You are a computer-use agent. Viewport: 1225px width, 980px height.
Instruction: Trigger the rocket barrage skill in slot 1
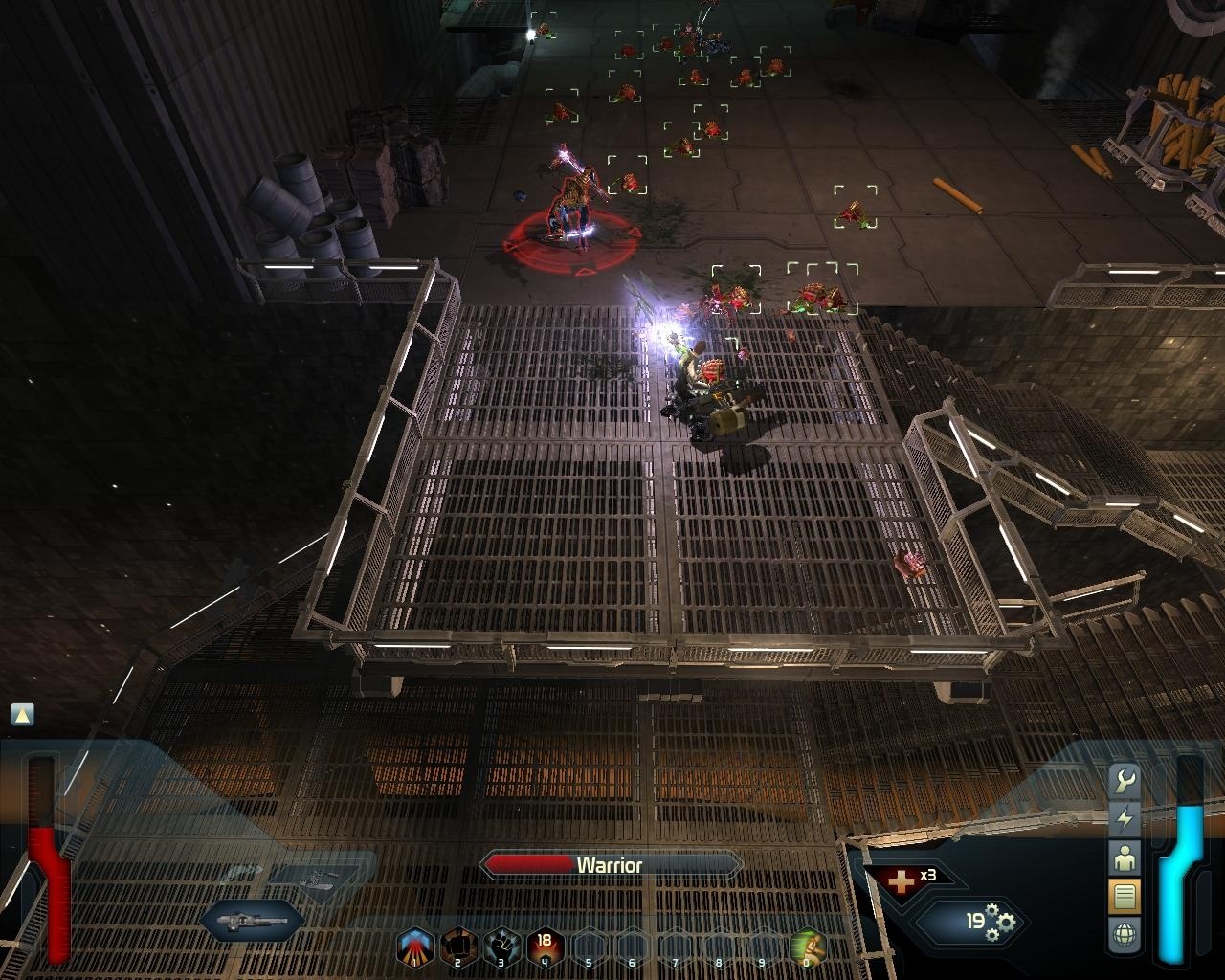tap(415, 943)
